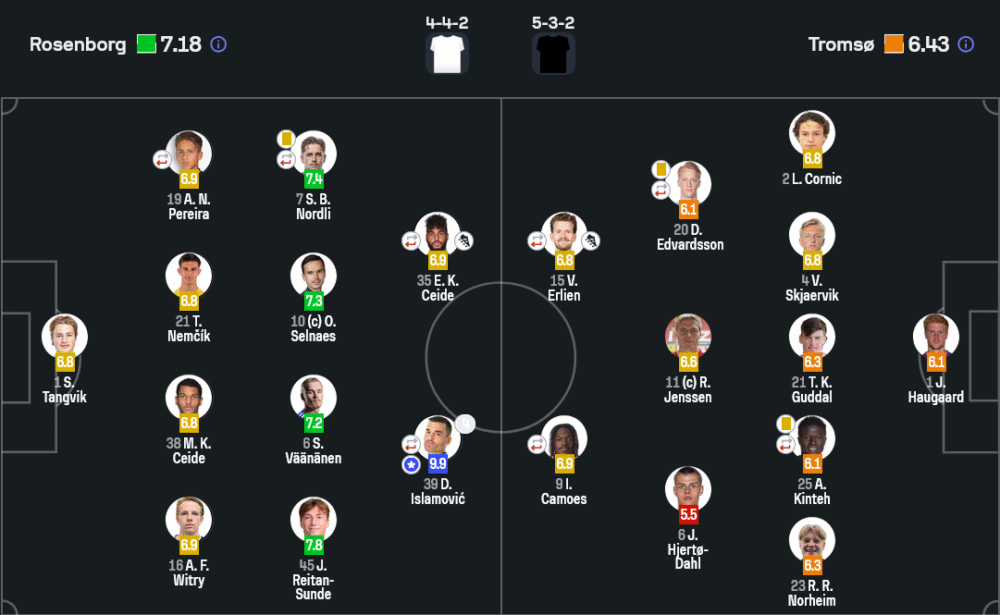This screenshot has width=1000, height=615.
Task: Open R. R. Norheim's player card
Action: pyautogui.click(x=812, y=541)
